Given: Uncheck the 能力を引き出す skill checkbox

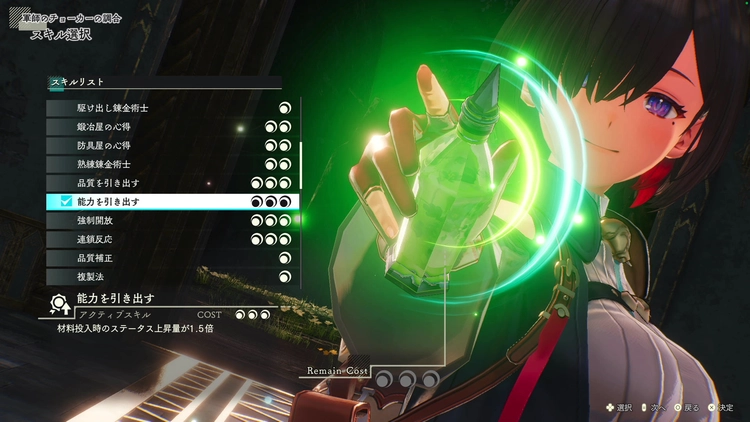Looking at the screenshot, I should [x=66, y=202].
